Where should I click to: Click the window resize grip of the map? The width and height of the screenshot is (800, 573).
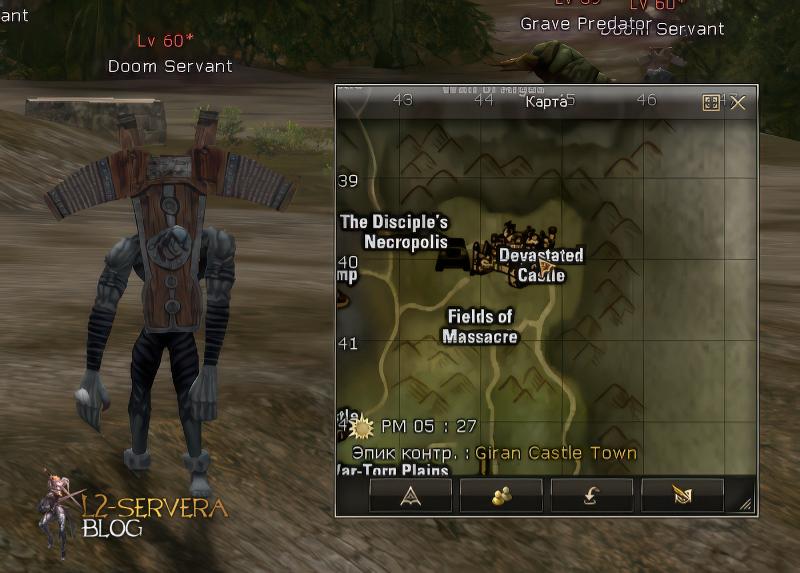(746, 506)
